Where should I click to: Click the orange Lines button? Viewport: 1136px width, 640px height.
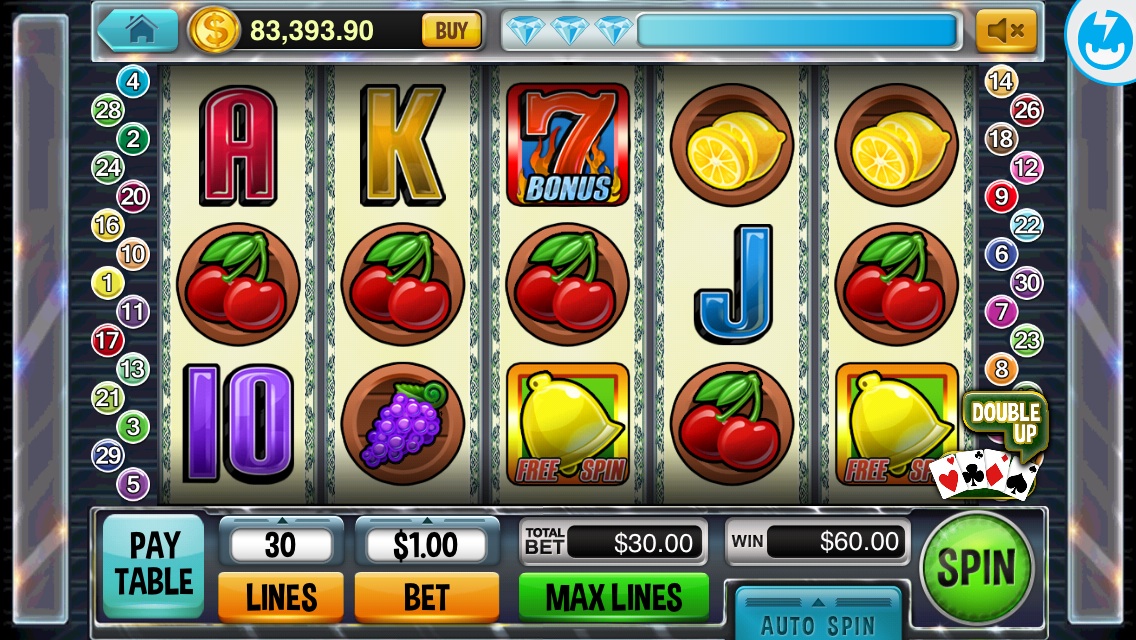point(281,597)
